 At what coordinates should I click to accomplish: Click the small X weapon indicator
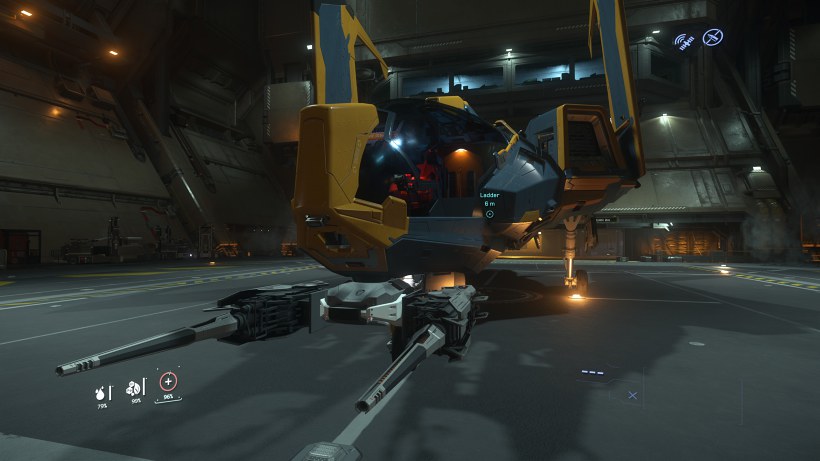(632, 395)
